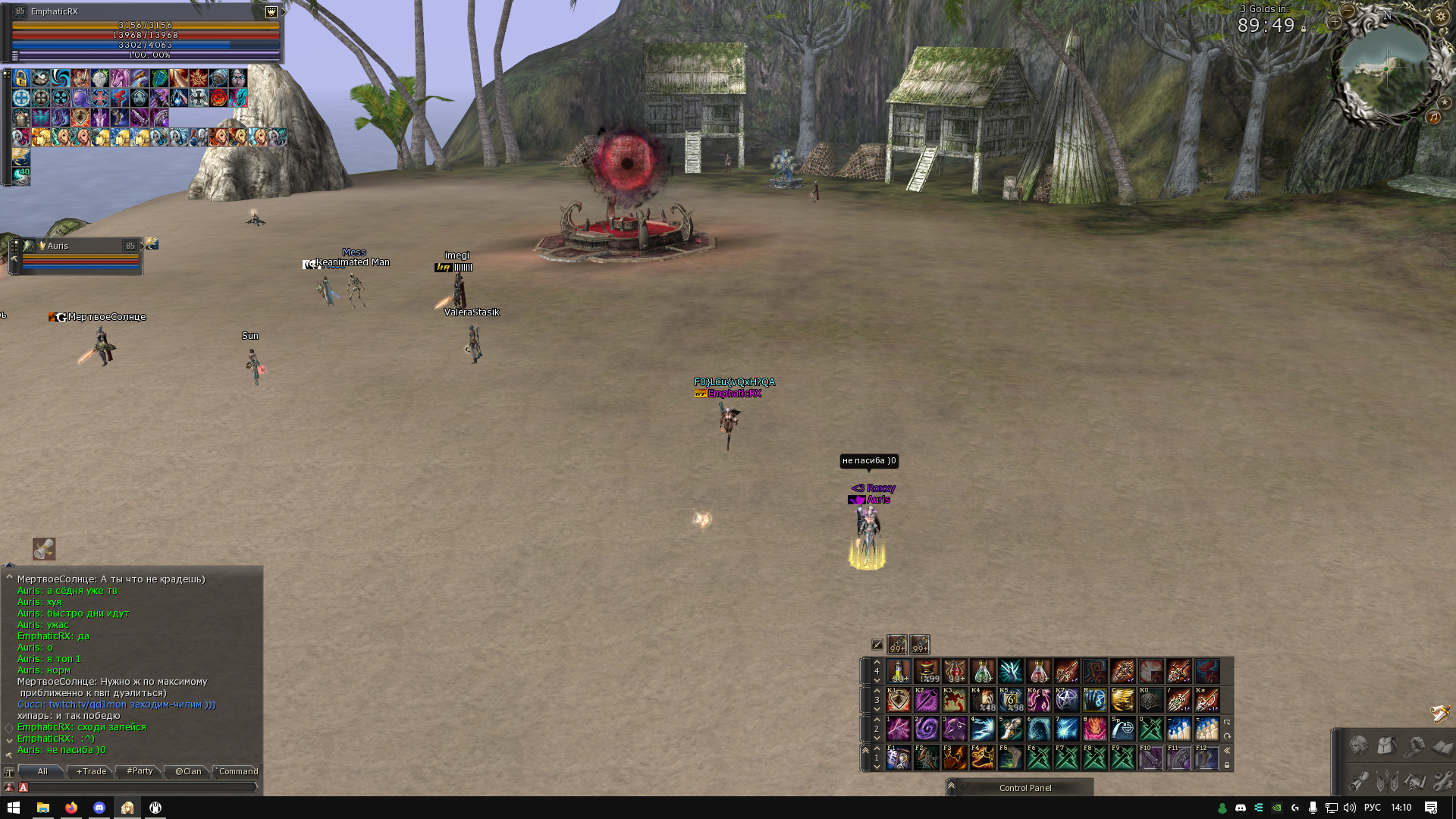This screenshot has width=1456, height=819.
Task: Open the minimap gear settings button
Action: (1440, 16)
